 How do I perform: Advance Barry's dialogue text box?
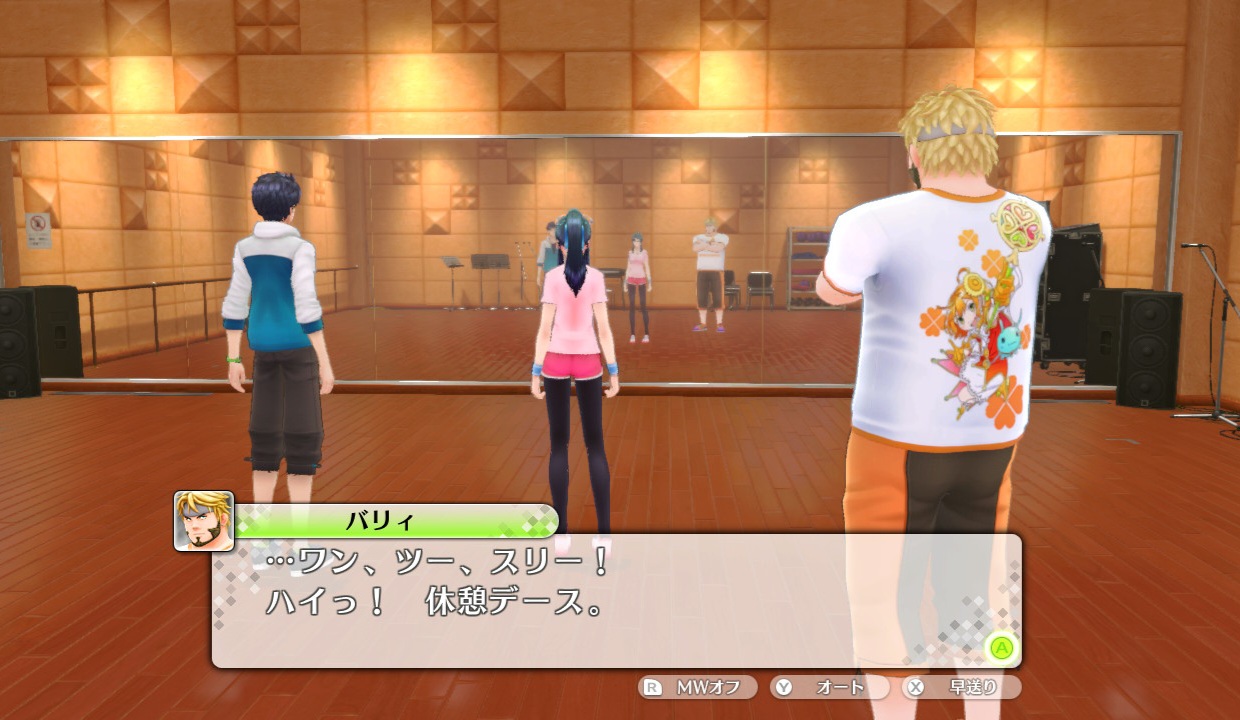click(1001, 647)
